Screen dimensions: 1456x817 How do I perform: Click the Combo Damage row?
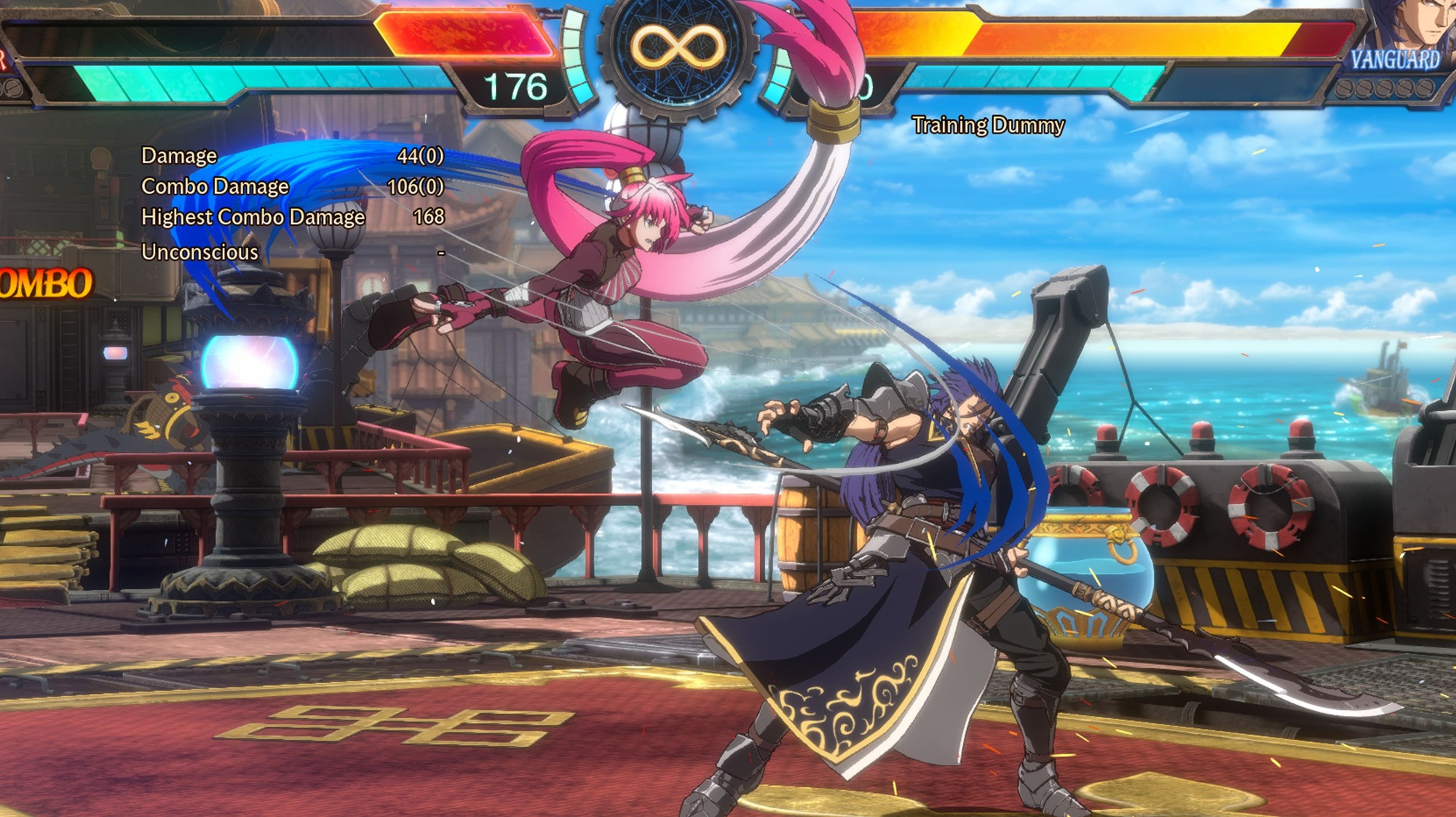216,188
